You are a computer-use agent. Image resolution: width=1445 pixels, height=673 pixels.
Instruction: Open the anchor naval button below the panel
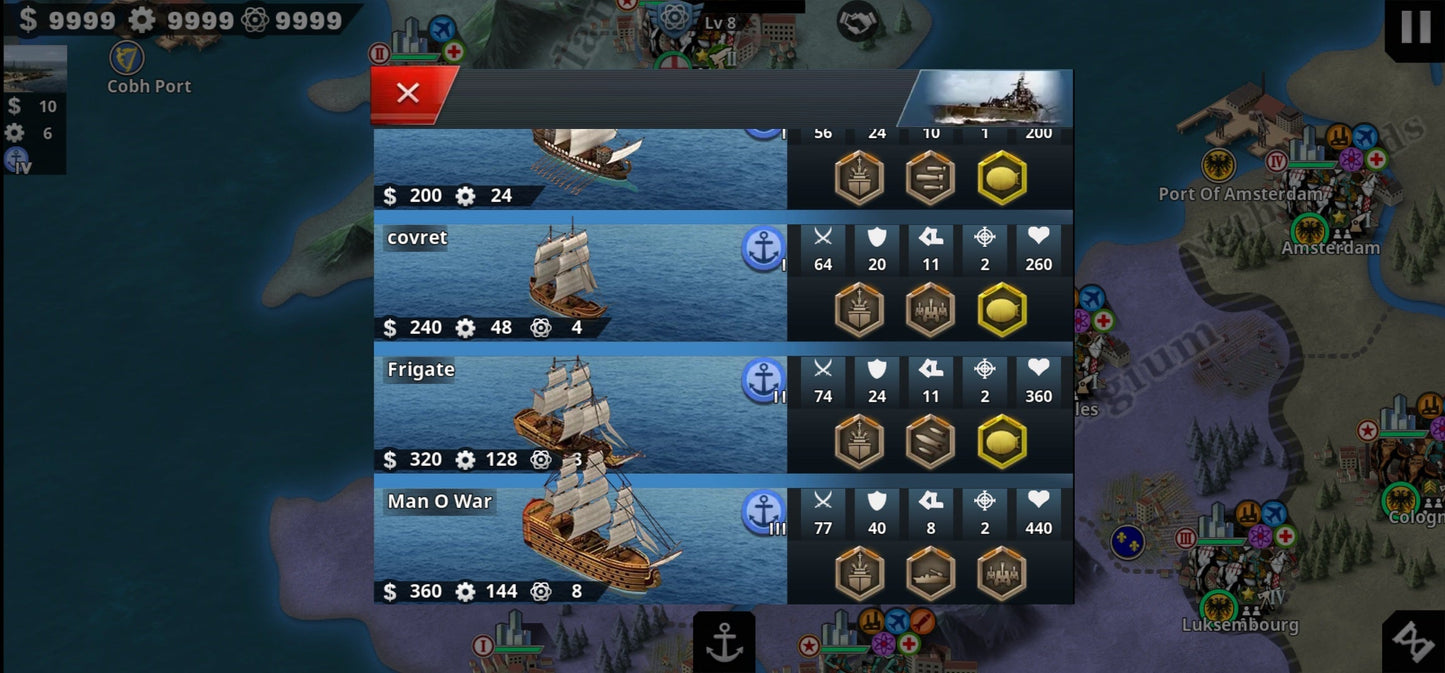click(x=724, y=643)
